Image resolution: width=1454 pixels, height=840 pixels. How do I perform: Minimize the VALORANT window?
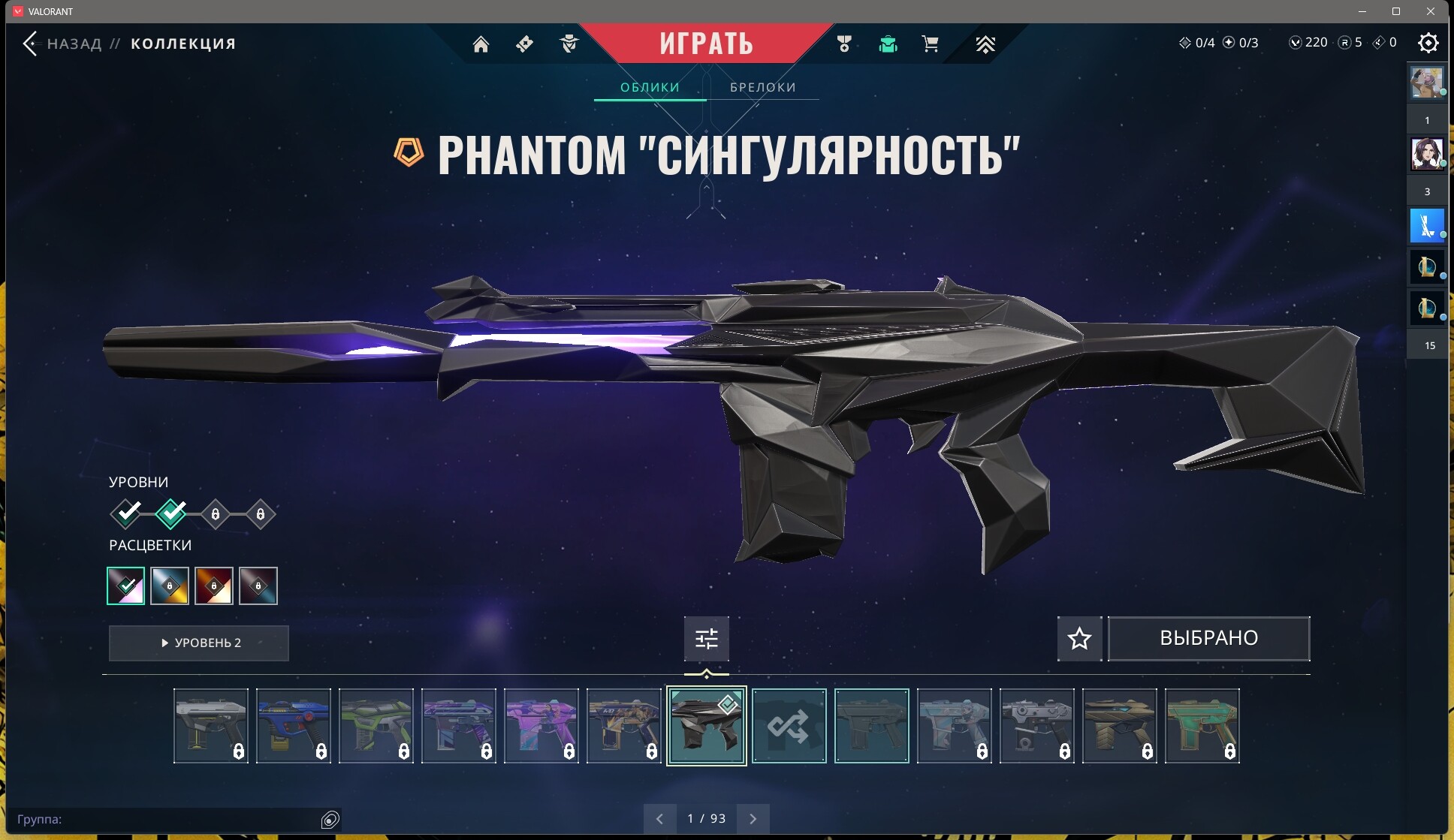click(1362, 11)
